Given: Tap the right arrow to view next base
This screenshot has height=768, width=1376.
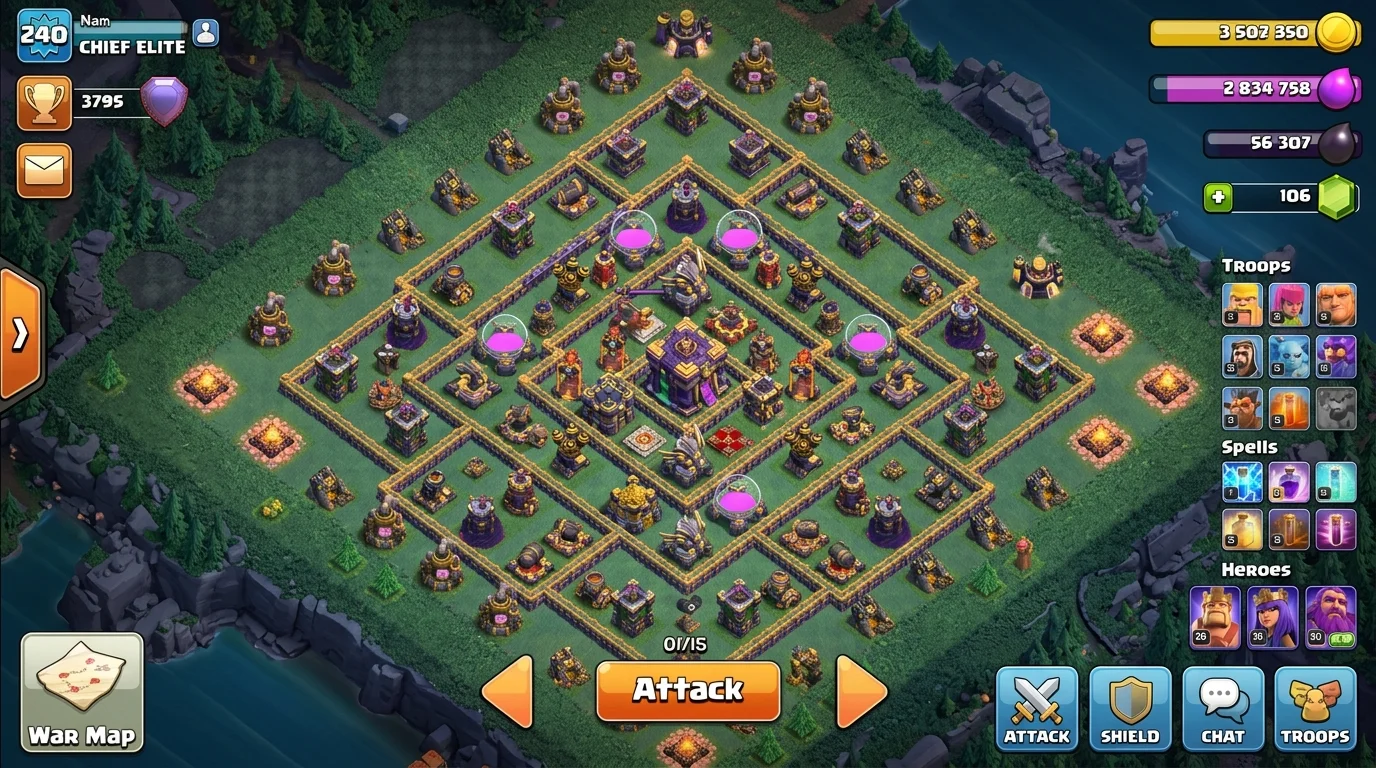Looking at the screenshot, I should click(862, 690).
